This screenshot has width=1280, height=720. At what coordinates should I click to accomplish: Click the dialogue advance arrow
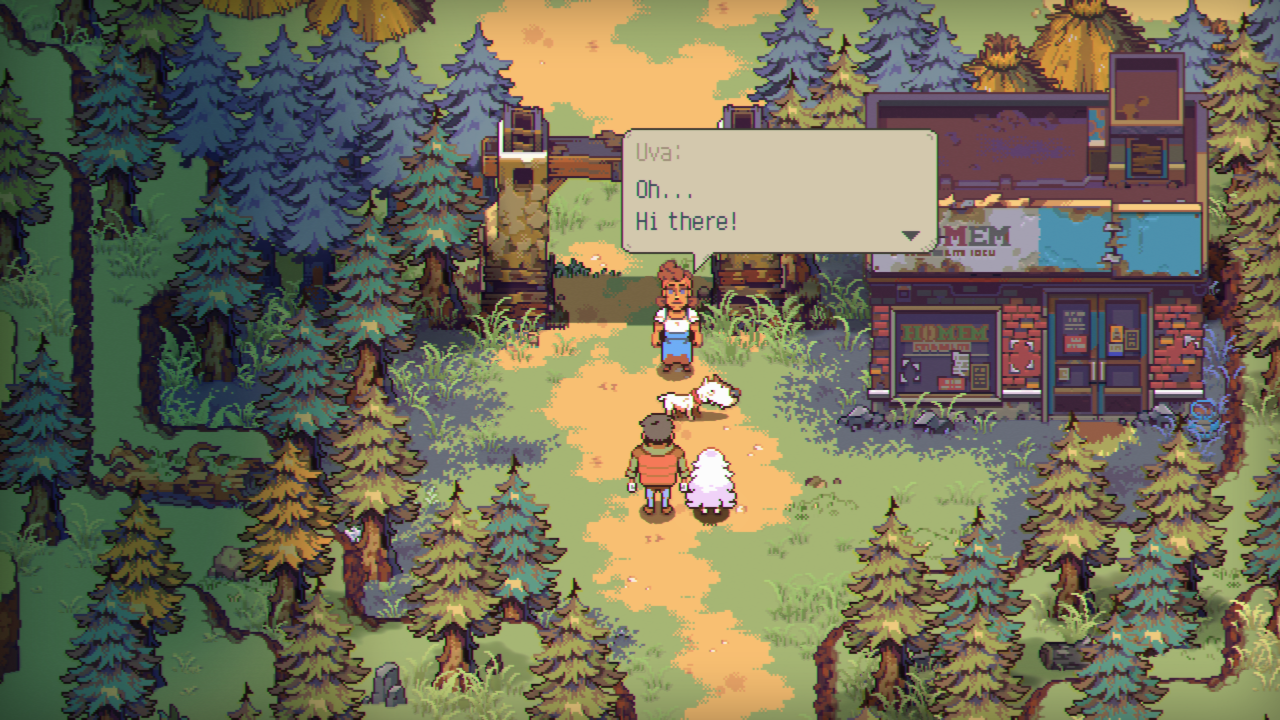coord(910,236)
